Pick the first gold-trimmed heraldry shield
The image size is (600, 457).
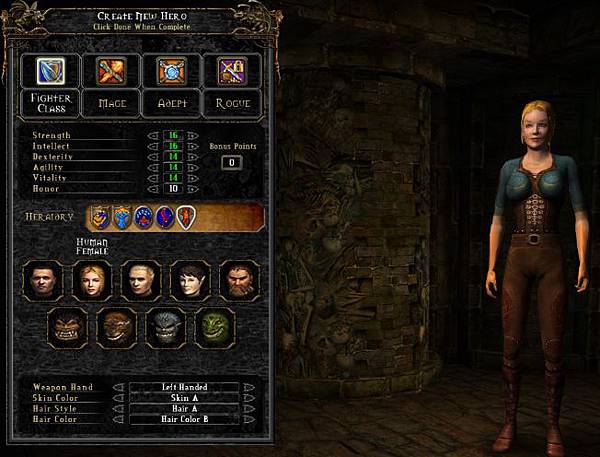coord(100,216)
